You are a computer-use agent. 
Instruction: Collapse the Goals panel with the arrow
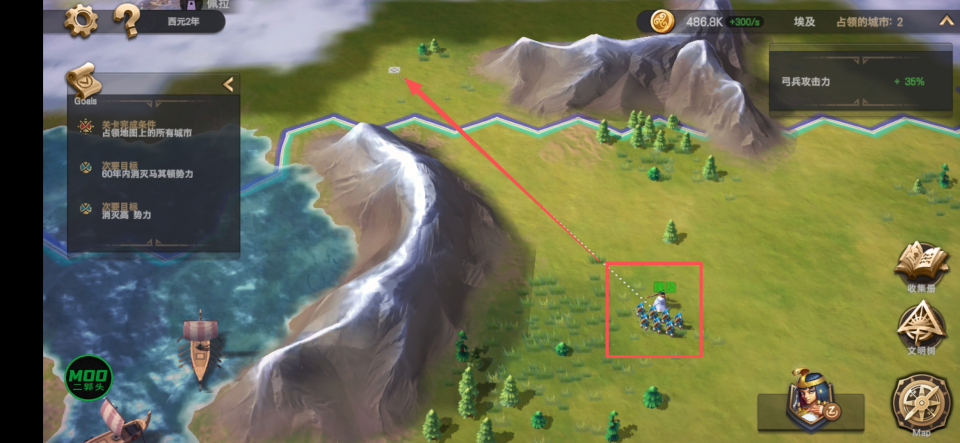(228, 85)
